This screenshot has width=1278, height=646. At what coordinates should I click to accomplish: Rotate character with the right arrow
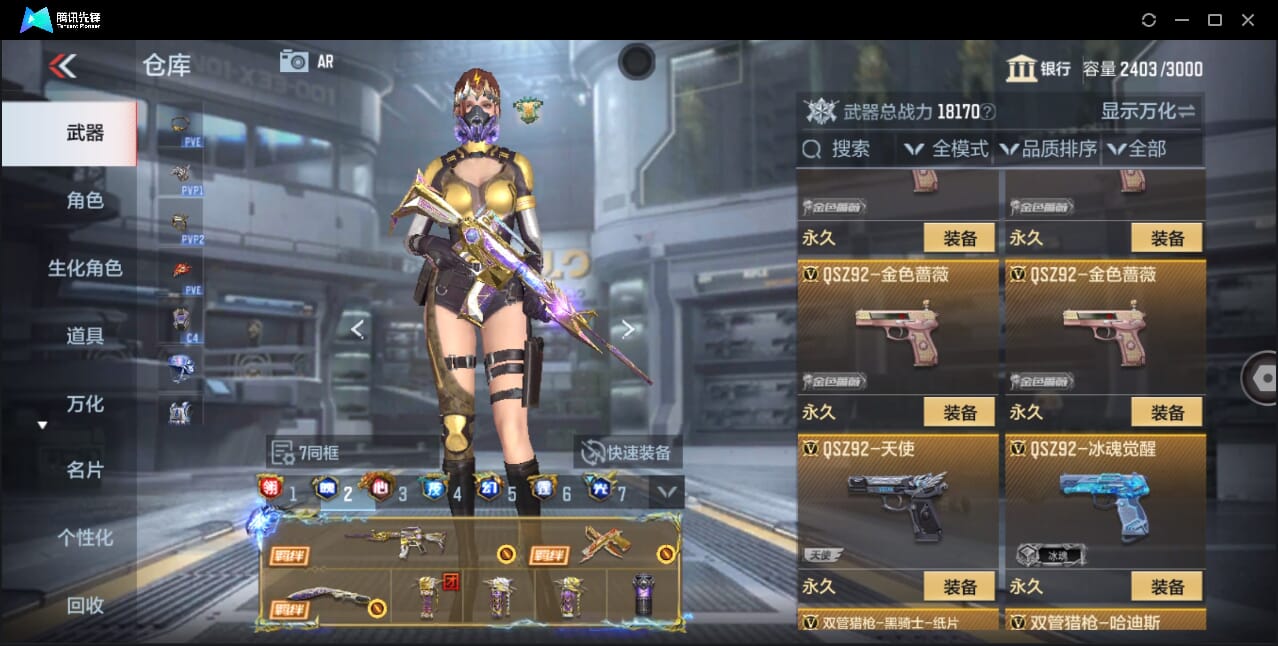click(x=627, y=329)
